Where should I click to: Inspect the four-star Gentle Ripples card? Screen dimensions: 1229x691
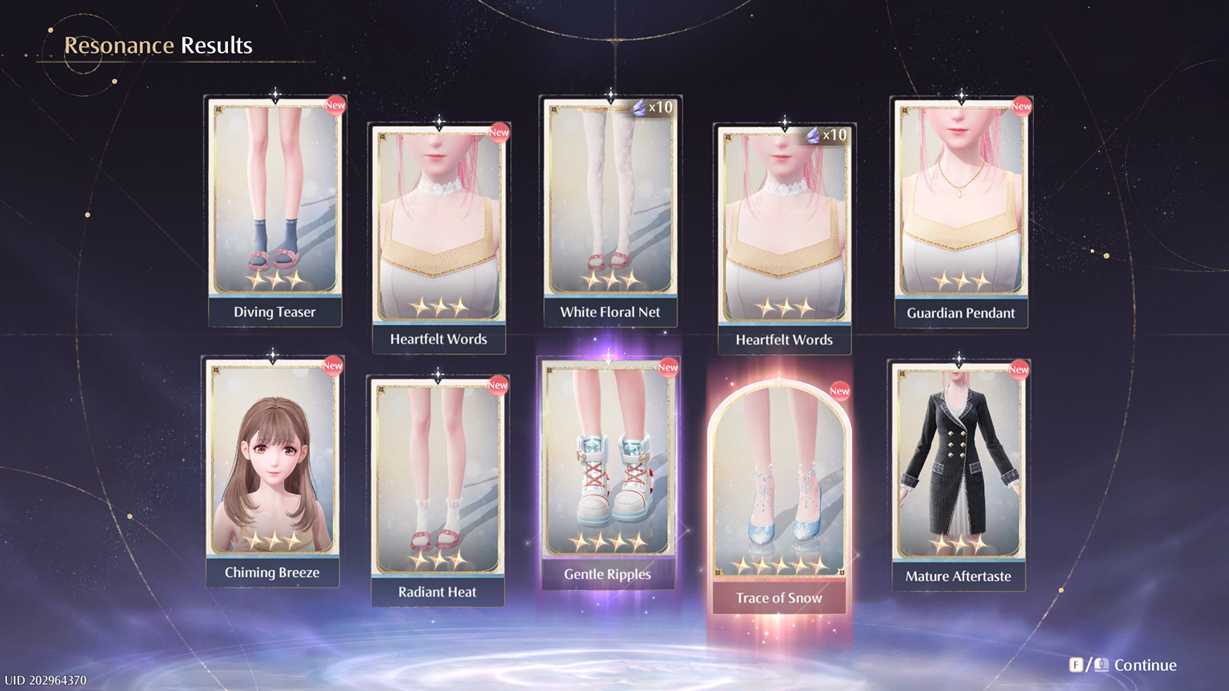[608, 472]
